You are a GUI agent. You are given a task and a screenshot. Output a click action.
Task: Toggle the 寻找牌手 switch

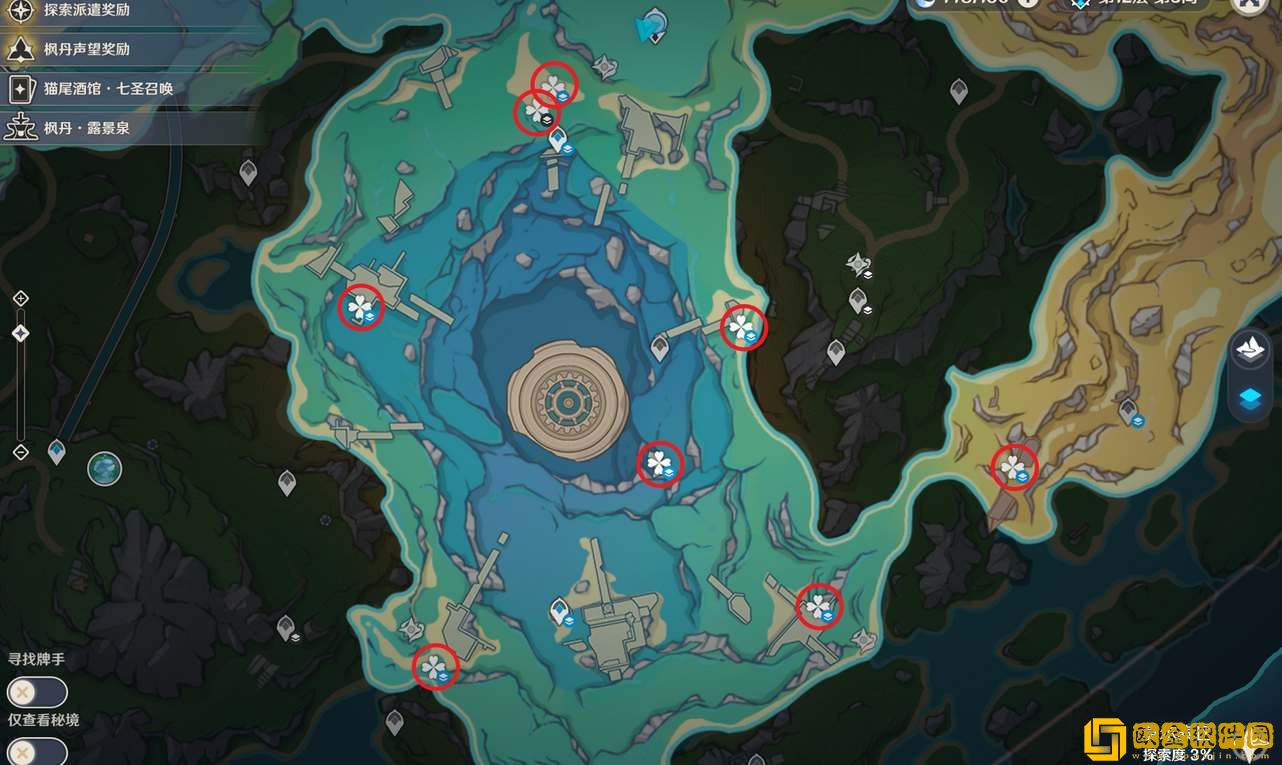pos(37,692)
